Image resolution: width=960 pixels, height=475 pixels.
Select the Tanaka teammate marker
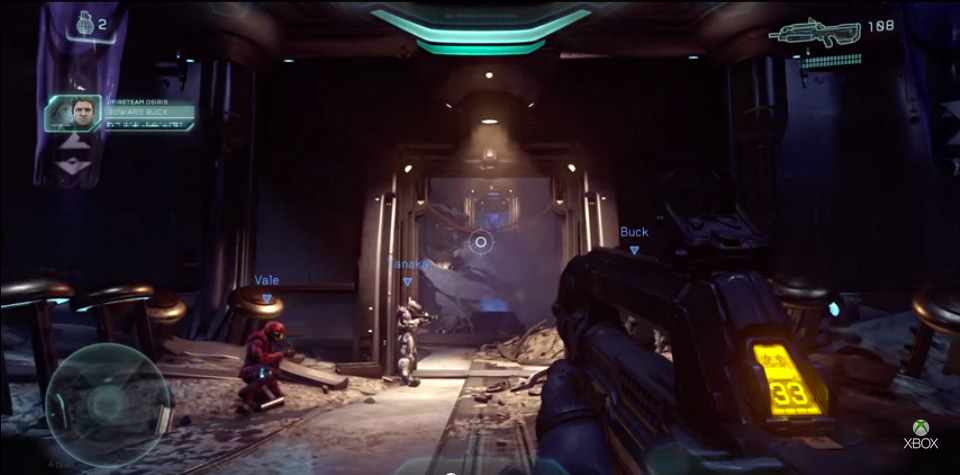(408, 270)
